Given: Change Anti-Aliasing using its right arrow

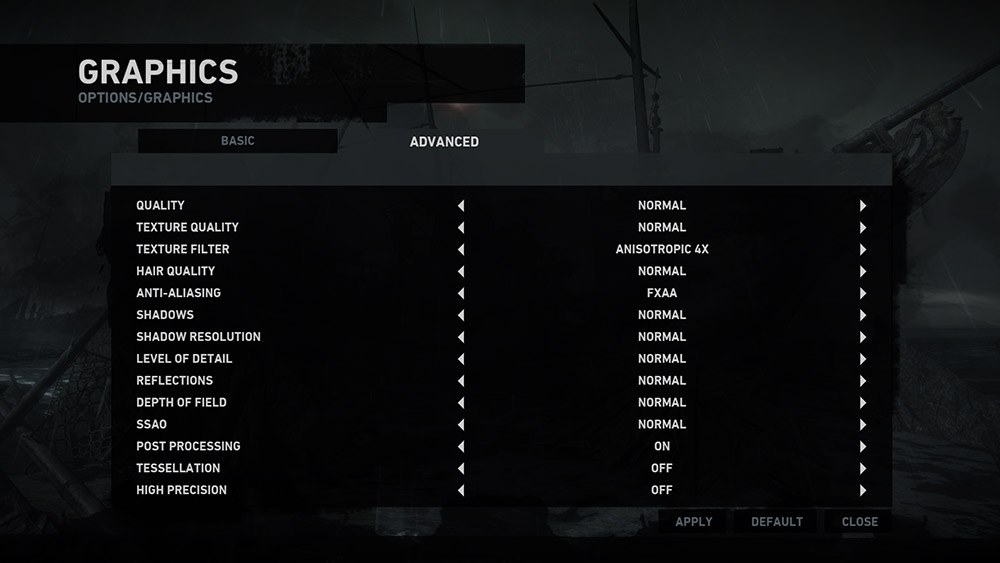Looking at the screenshot, I should (x=862, y=294).
